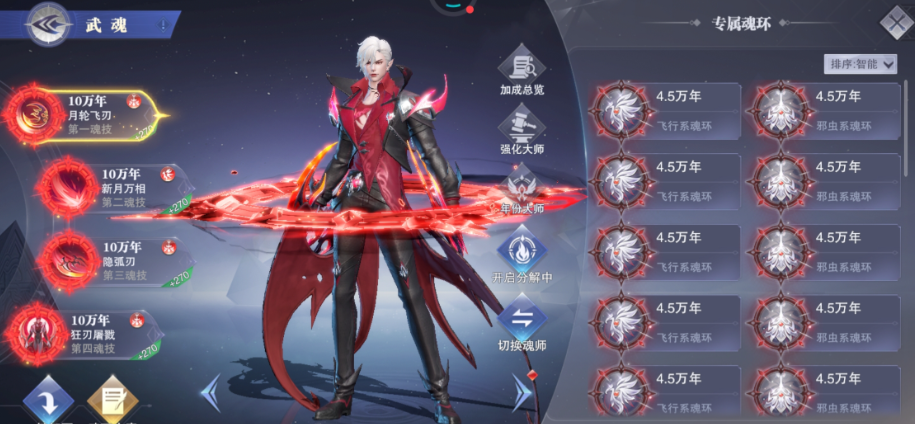Viewport: 915px width, 424px height.
Task: Open the 年份大师 year master
Action: tap(522, 188)
